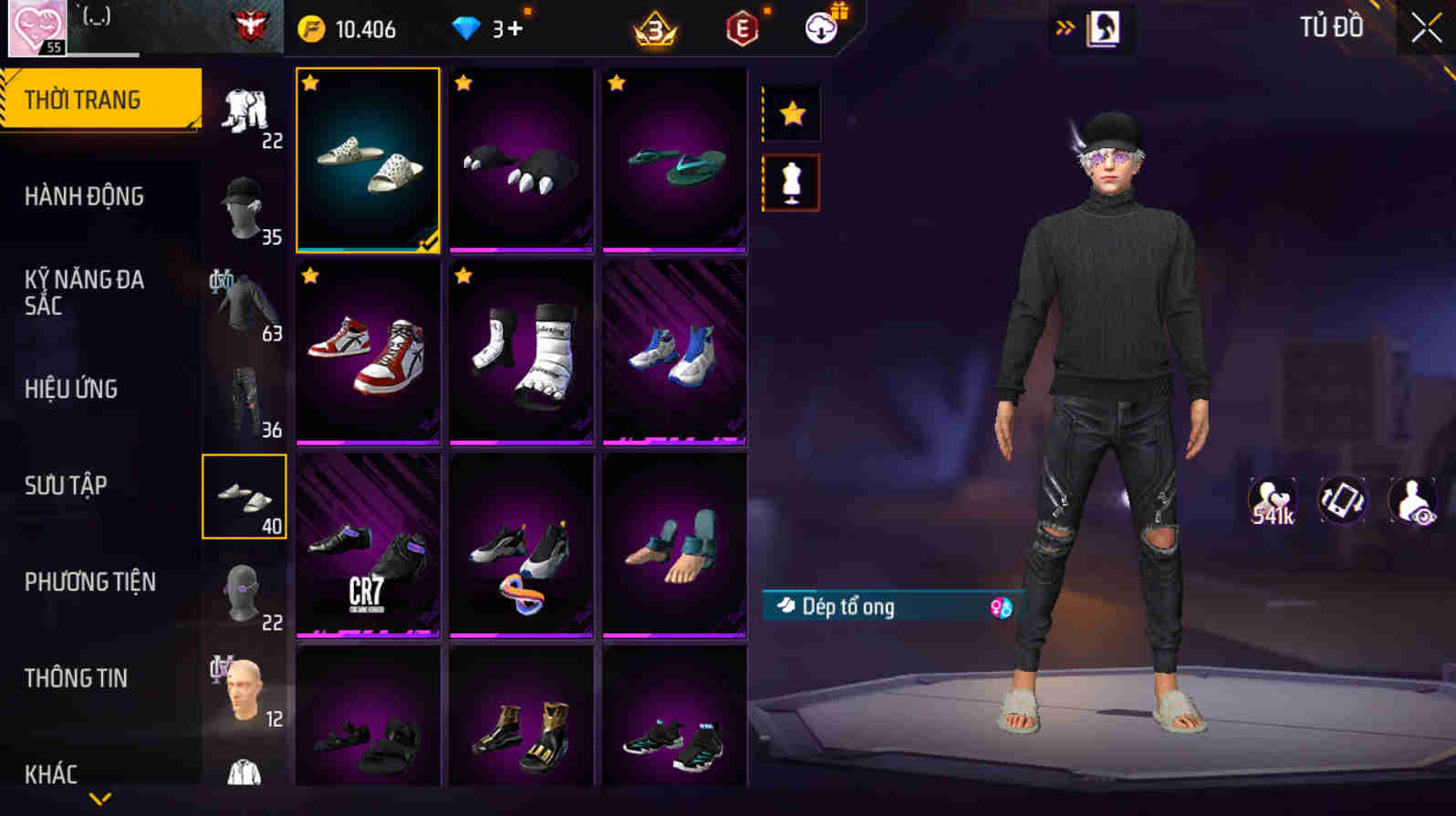This screenshot has height=816, width=1456.
Task: Open the cloud gift icon in the top bar
Action: point(820,28)
